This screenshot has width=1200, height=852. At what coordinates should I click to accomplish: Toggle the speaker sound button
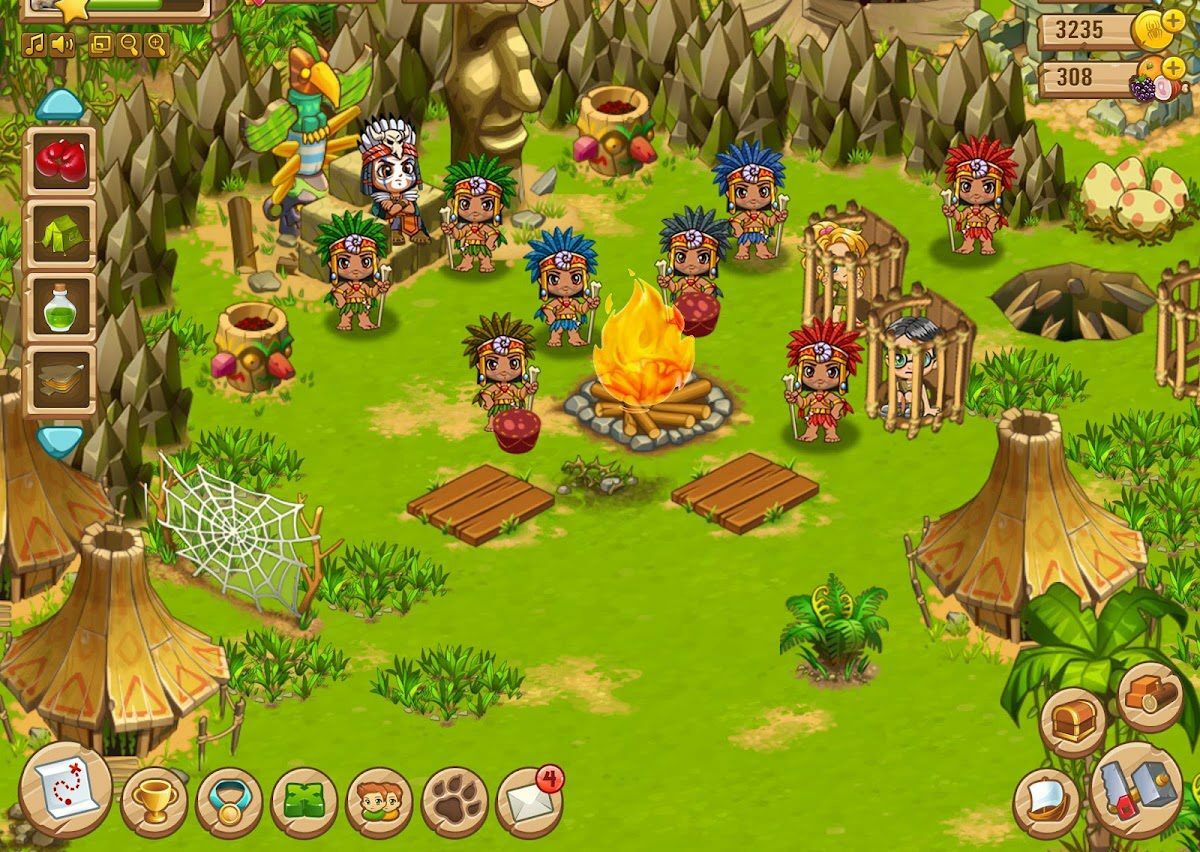coord(62,44)
